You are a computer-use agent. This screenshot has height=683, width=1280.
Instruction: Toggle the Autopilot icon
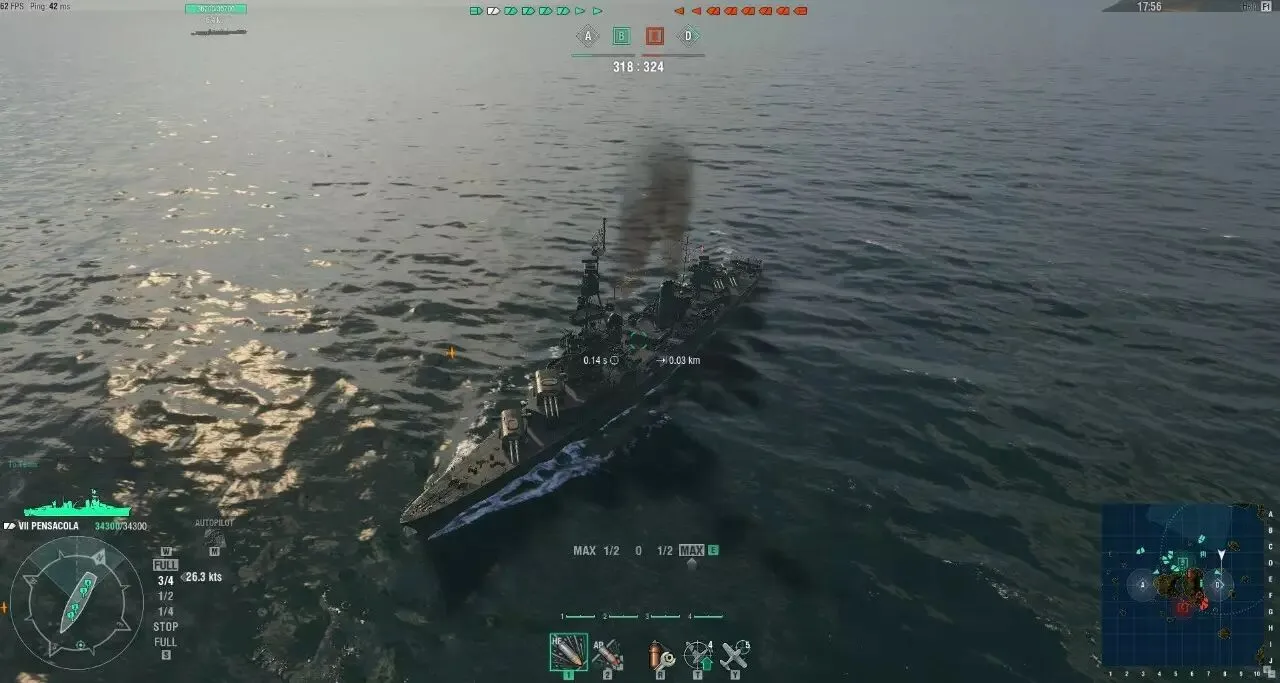coord(213,538)
